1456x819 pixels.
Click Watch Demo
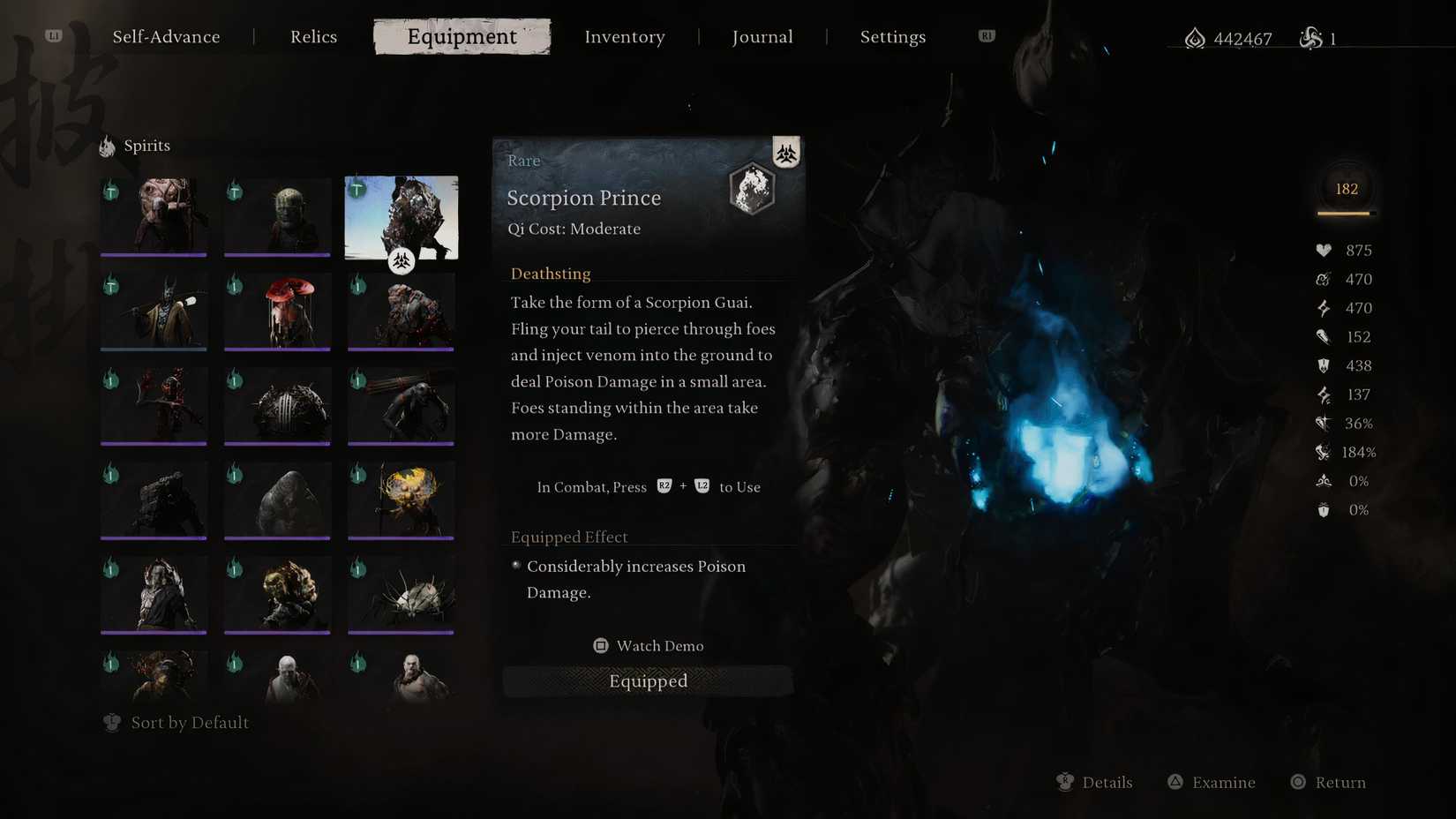point(649,645)
